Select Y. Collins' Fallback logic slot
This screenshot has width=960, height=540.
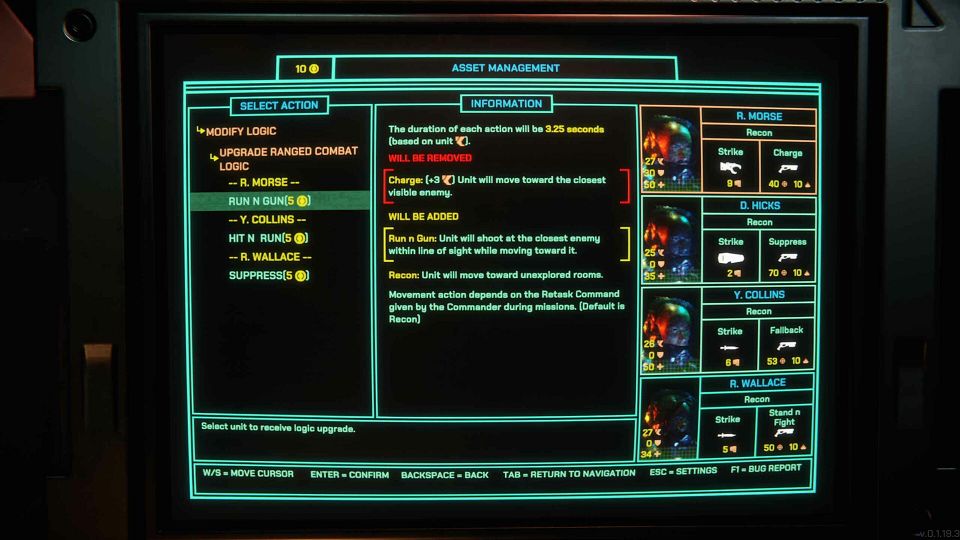[787, 345]
